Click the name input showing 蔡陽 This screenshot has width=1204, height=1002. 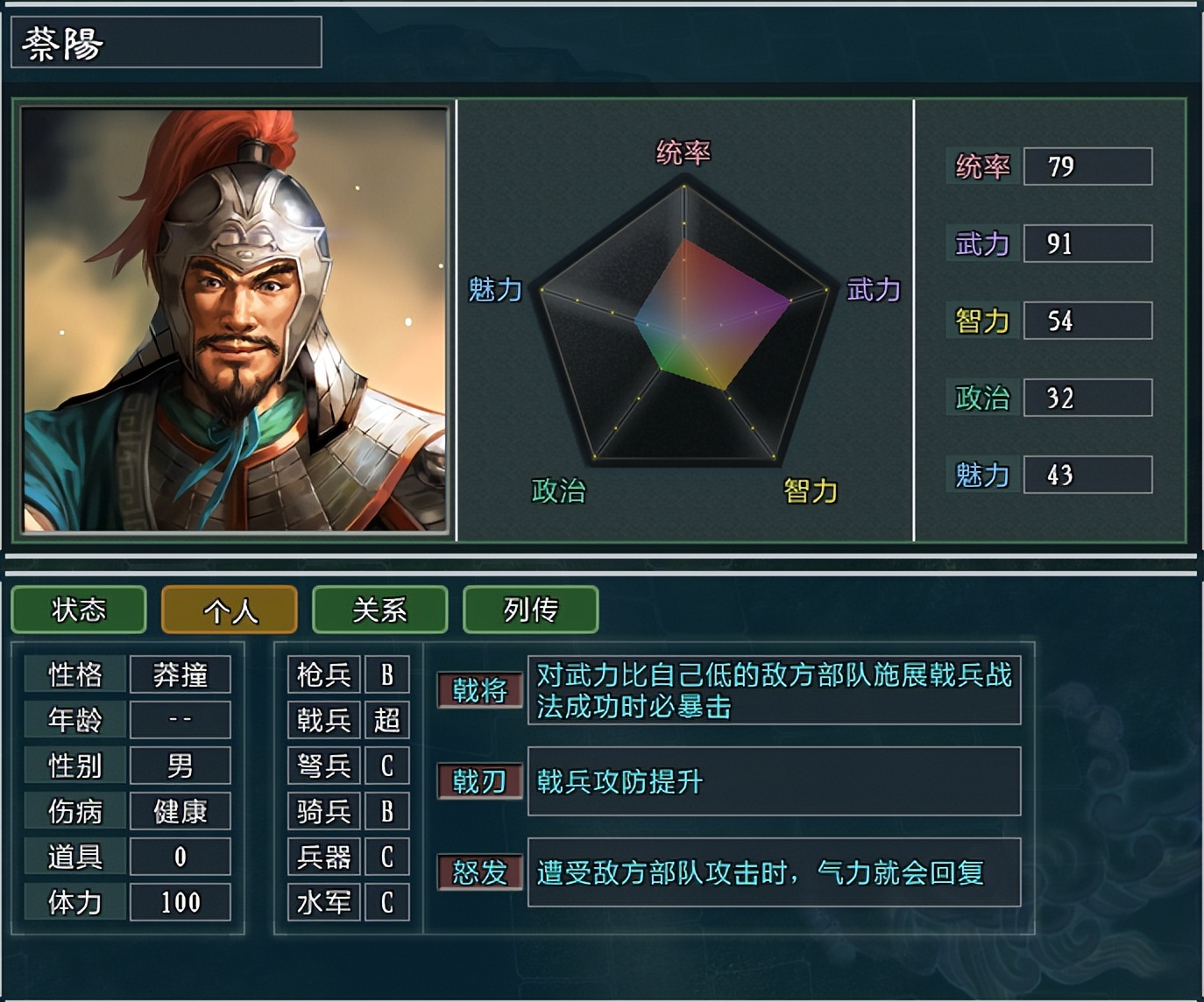tap(166, 41)
